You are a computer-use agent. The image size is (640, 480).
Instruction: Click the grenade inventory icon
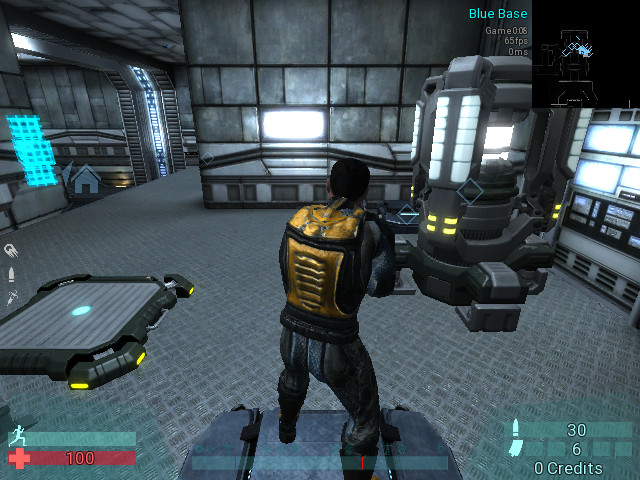point(11,250)
